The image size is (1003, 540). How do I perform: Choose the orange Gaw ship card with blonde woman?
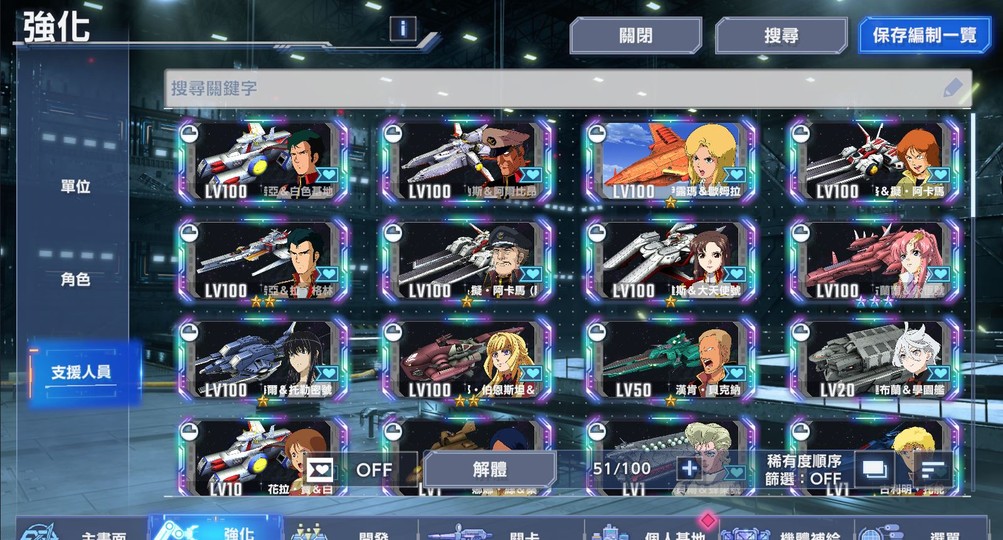pos(670,161)
